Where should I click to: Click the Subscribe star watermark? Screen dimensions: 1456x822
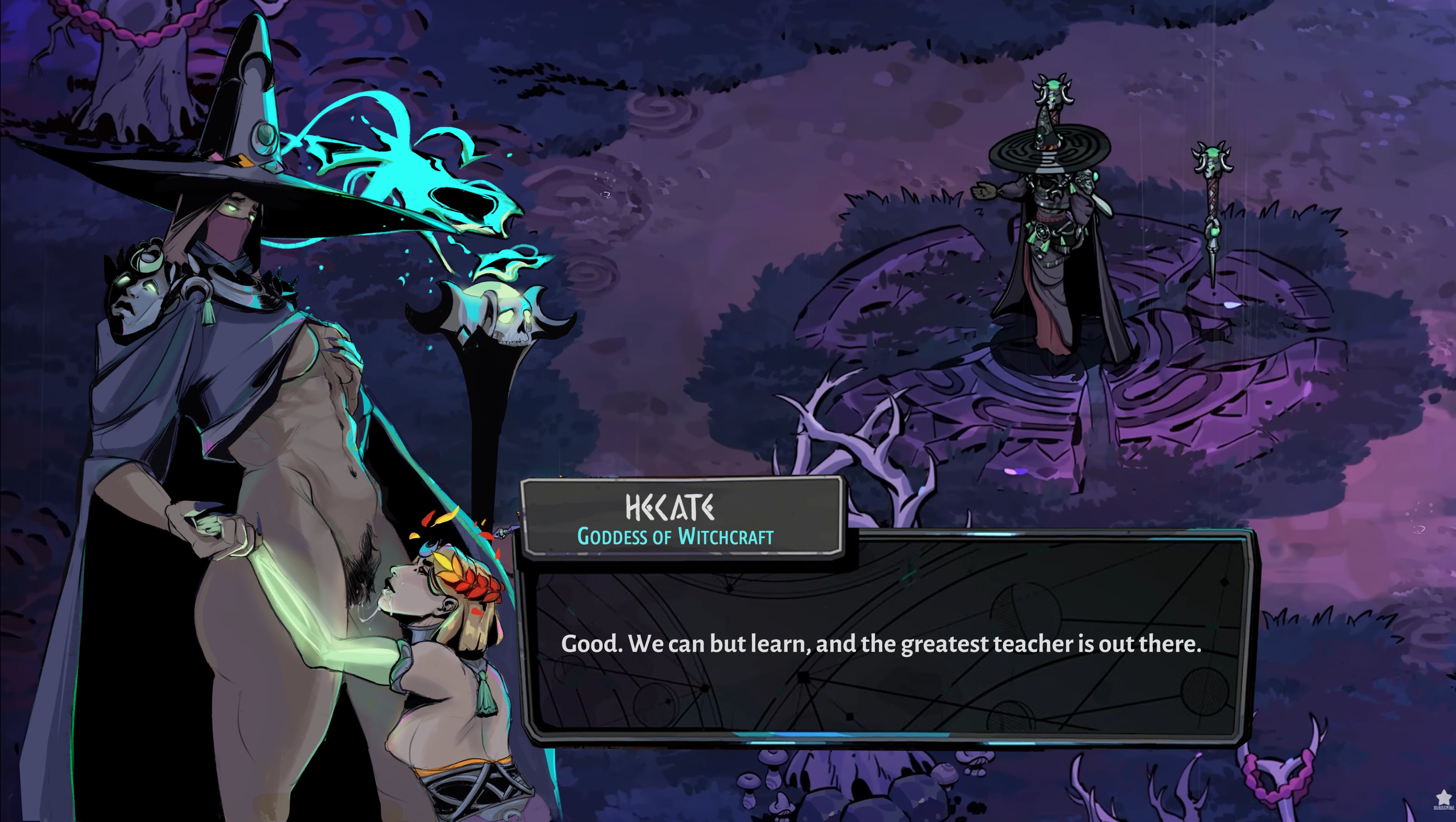tap(1444, 799)
